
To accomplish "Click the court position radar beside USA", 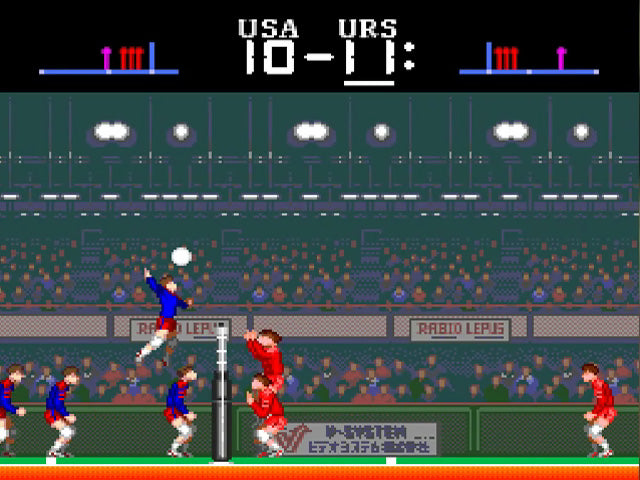I will coord(109,59).
